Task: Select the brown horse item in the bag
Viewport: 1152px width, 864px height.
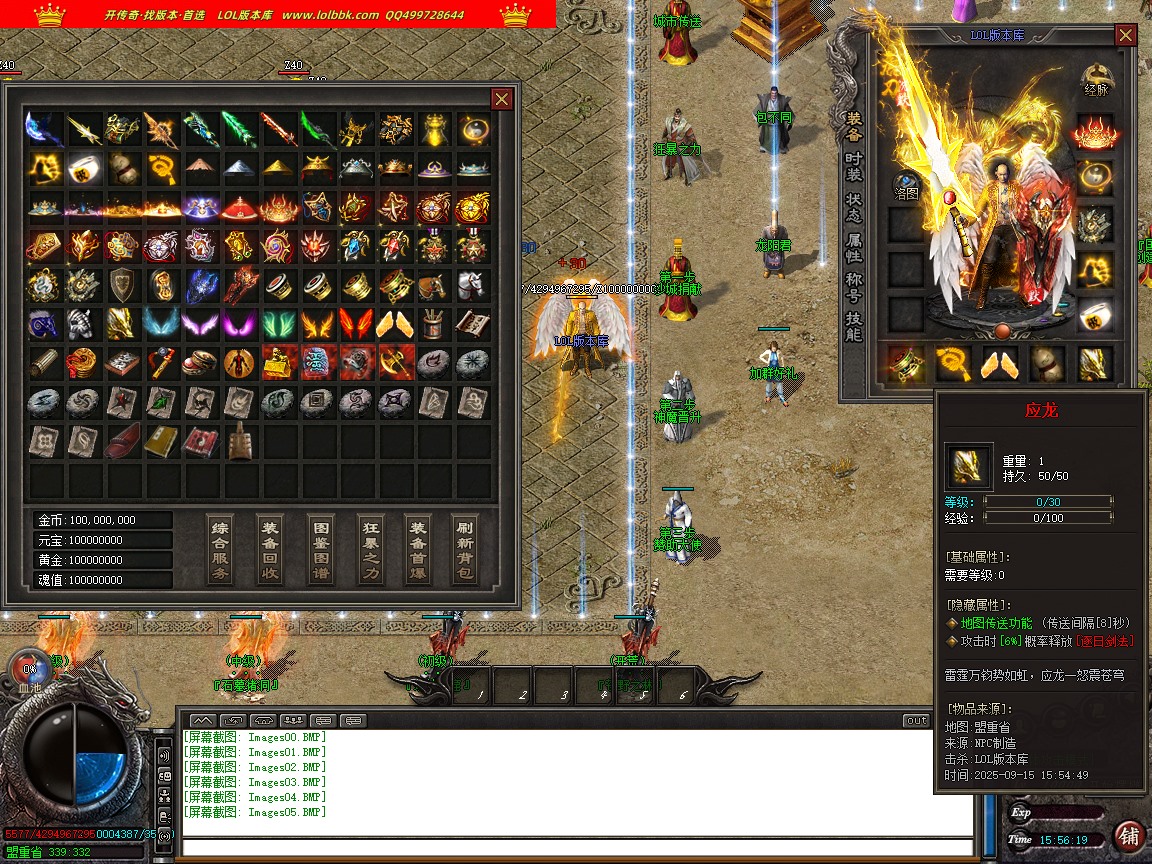Action: [433, 284]
